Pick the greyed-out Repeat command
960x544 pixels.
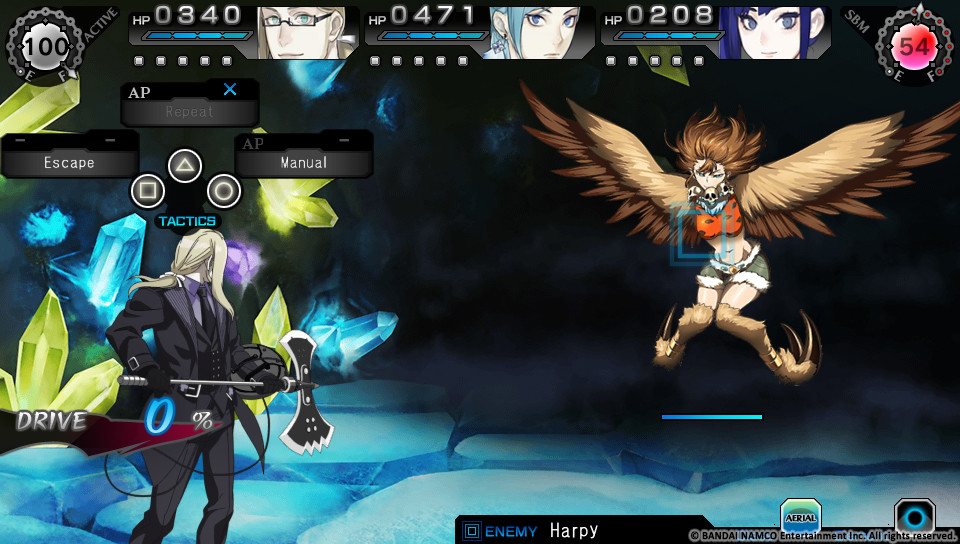(x=189, y=111)
